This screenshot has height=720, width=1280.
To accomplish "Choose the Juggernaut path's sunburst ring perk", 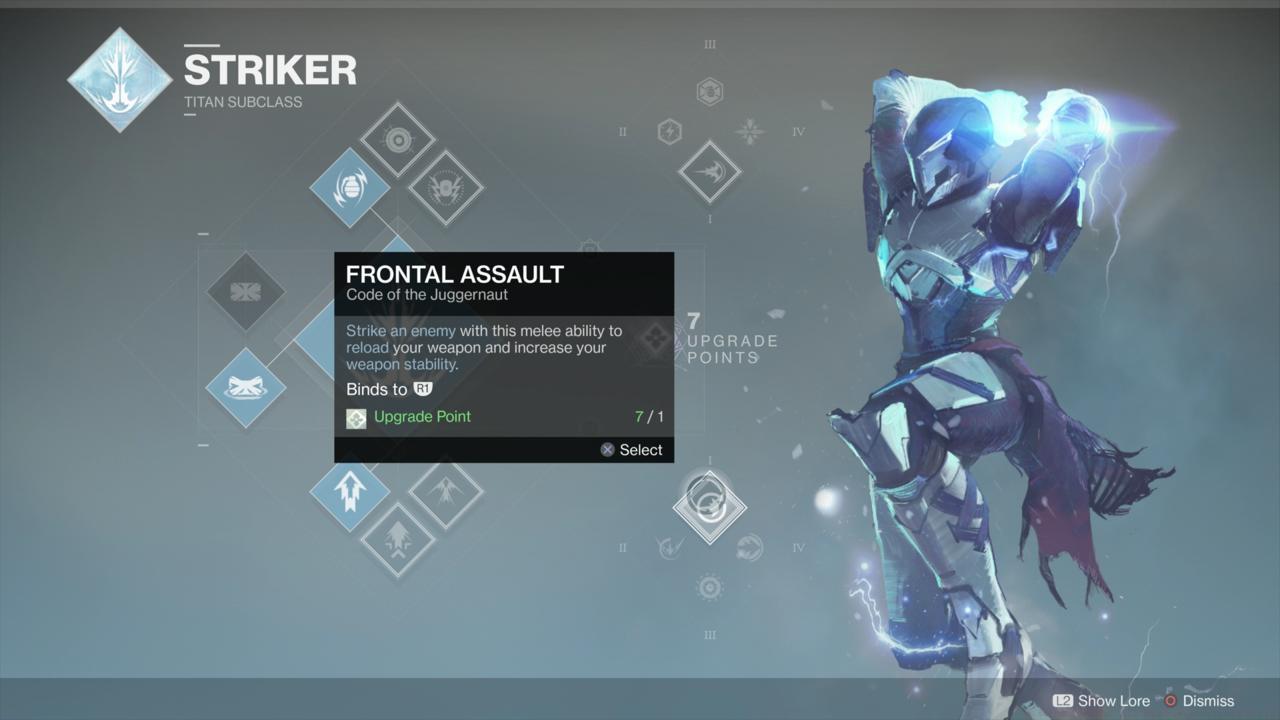I will click(709, 587).
